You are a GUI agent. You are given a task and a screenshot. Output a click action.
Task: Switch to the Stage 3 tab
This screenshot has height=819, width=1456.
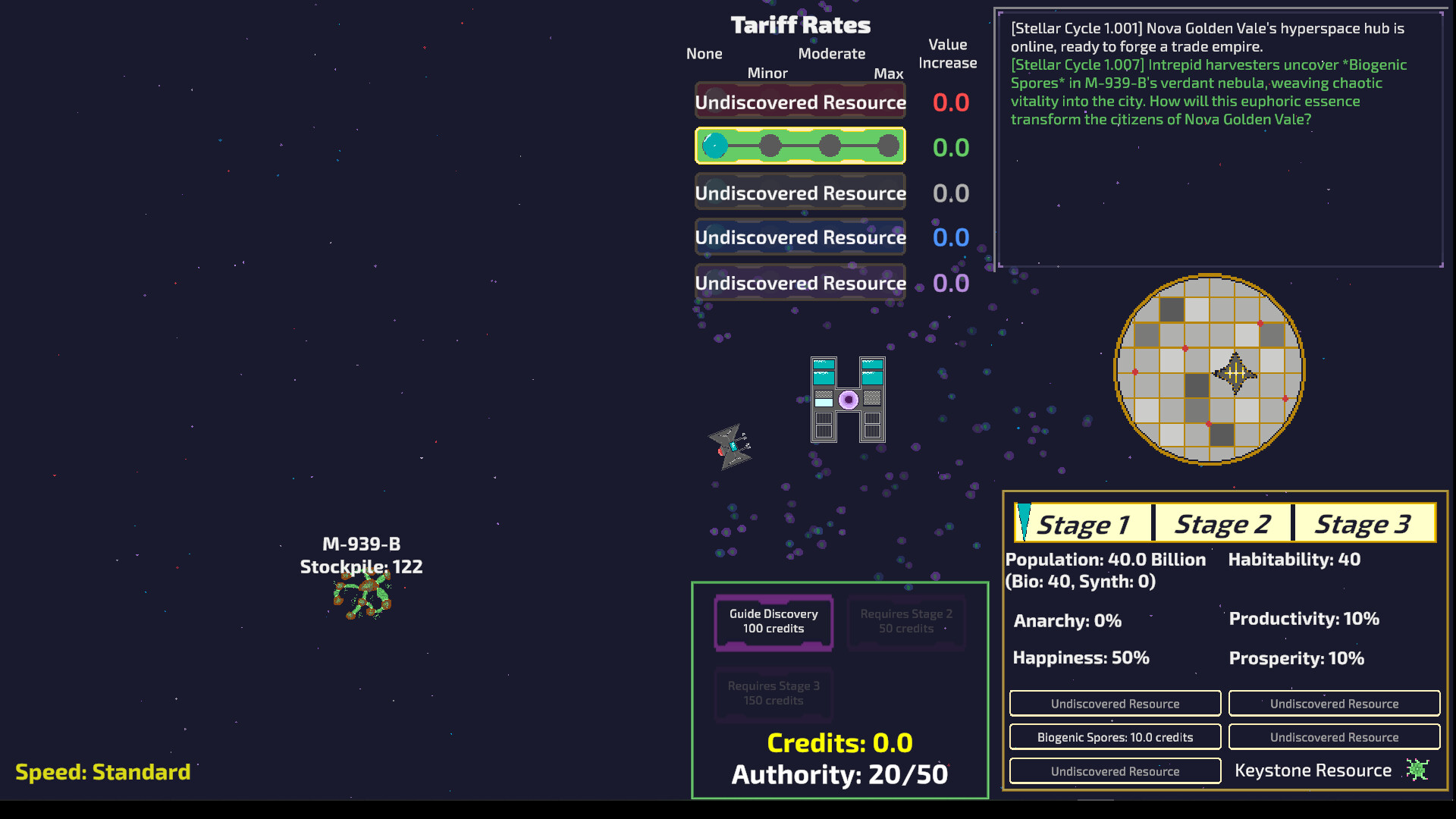tap(1363, 522)
